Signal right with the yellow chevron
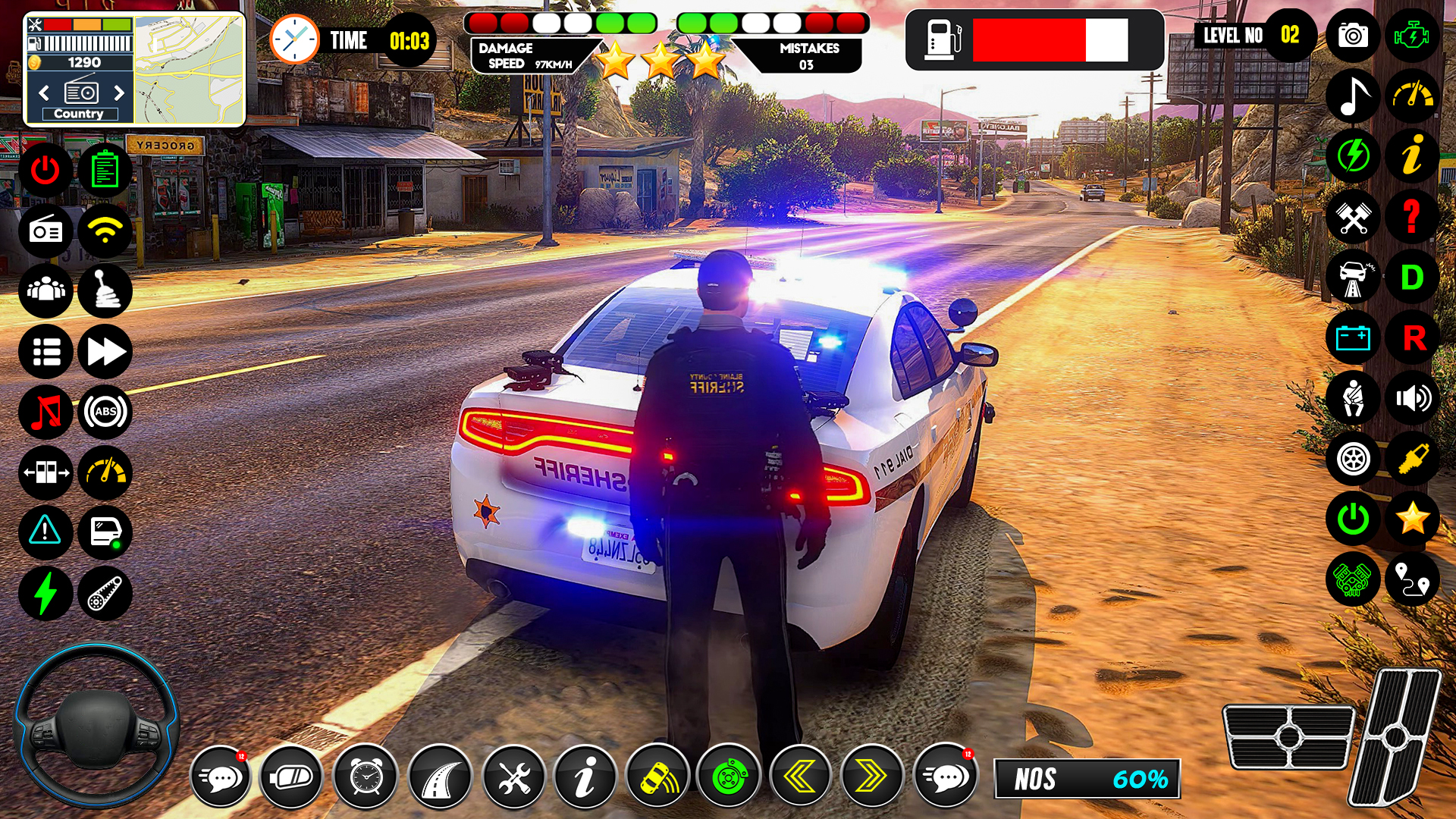This screenshot has height=819, width=1456. point(871,777)
